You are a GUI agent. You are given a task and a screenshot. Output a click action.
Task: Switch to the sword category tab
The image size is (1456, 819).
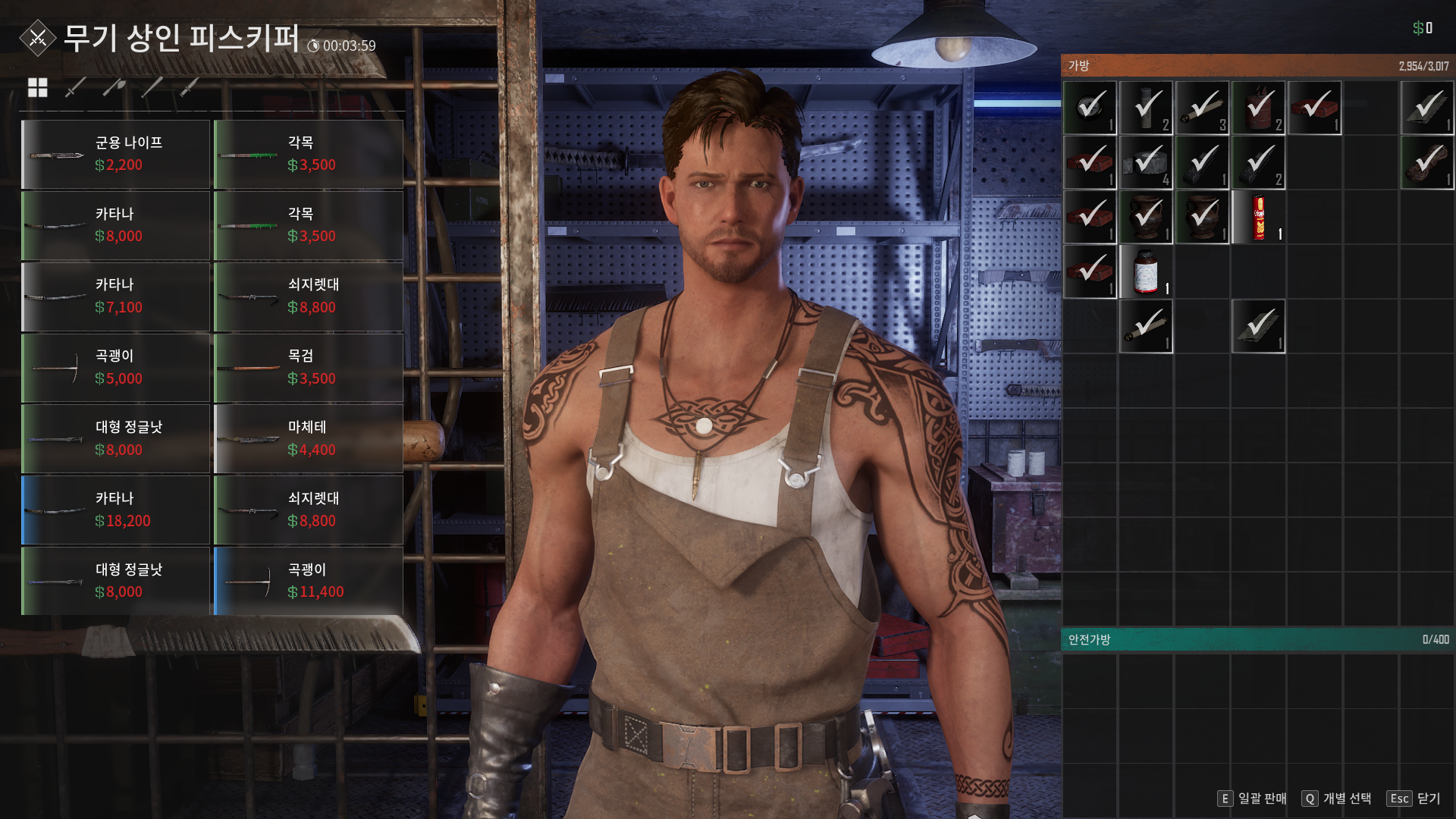coord(75,88)
